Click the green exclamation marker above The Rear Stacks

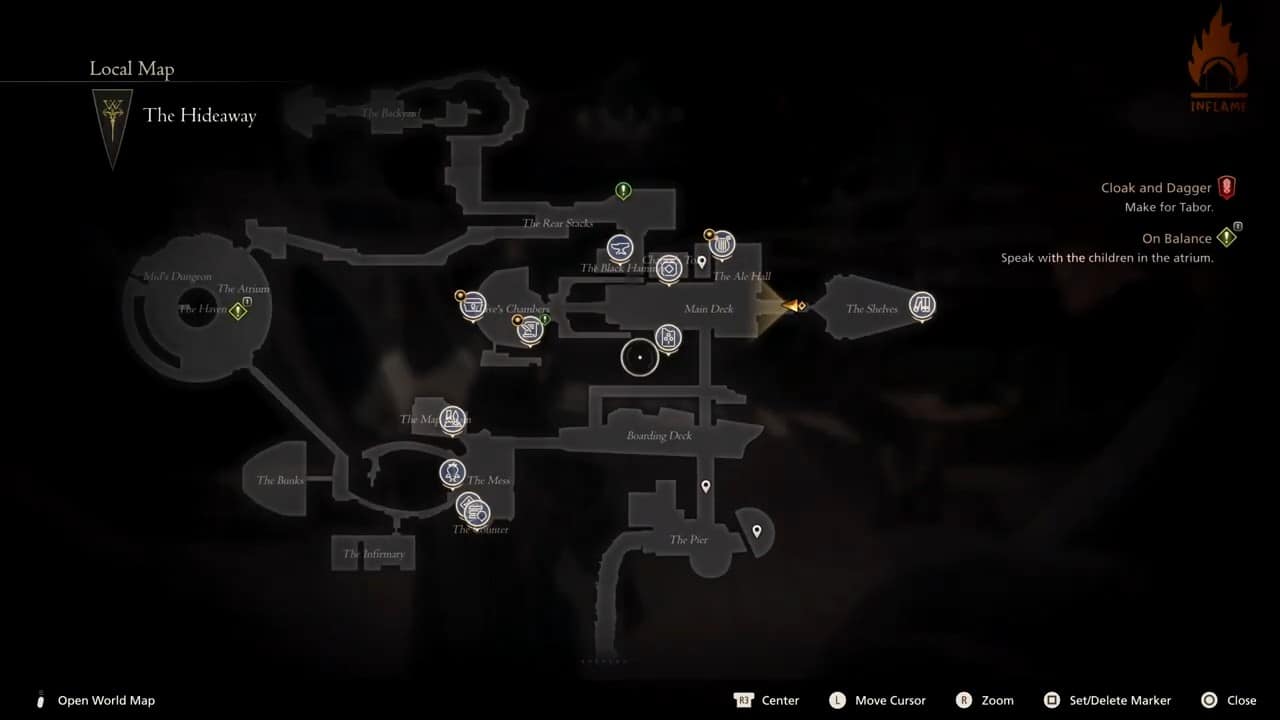623,191
